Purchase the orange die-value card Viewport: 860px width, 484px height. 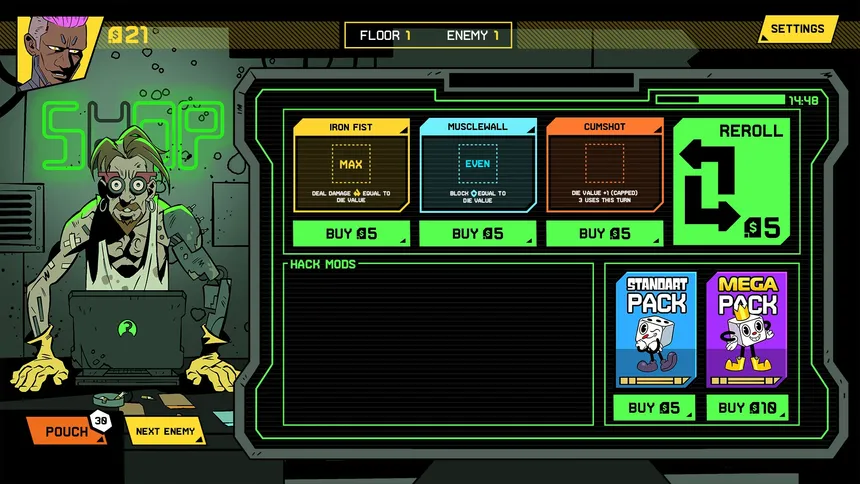pos(604,234)
